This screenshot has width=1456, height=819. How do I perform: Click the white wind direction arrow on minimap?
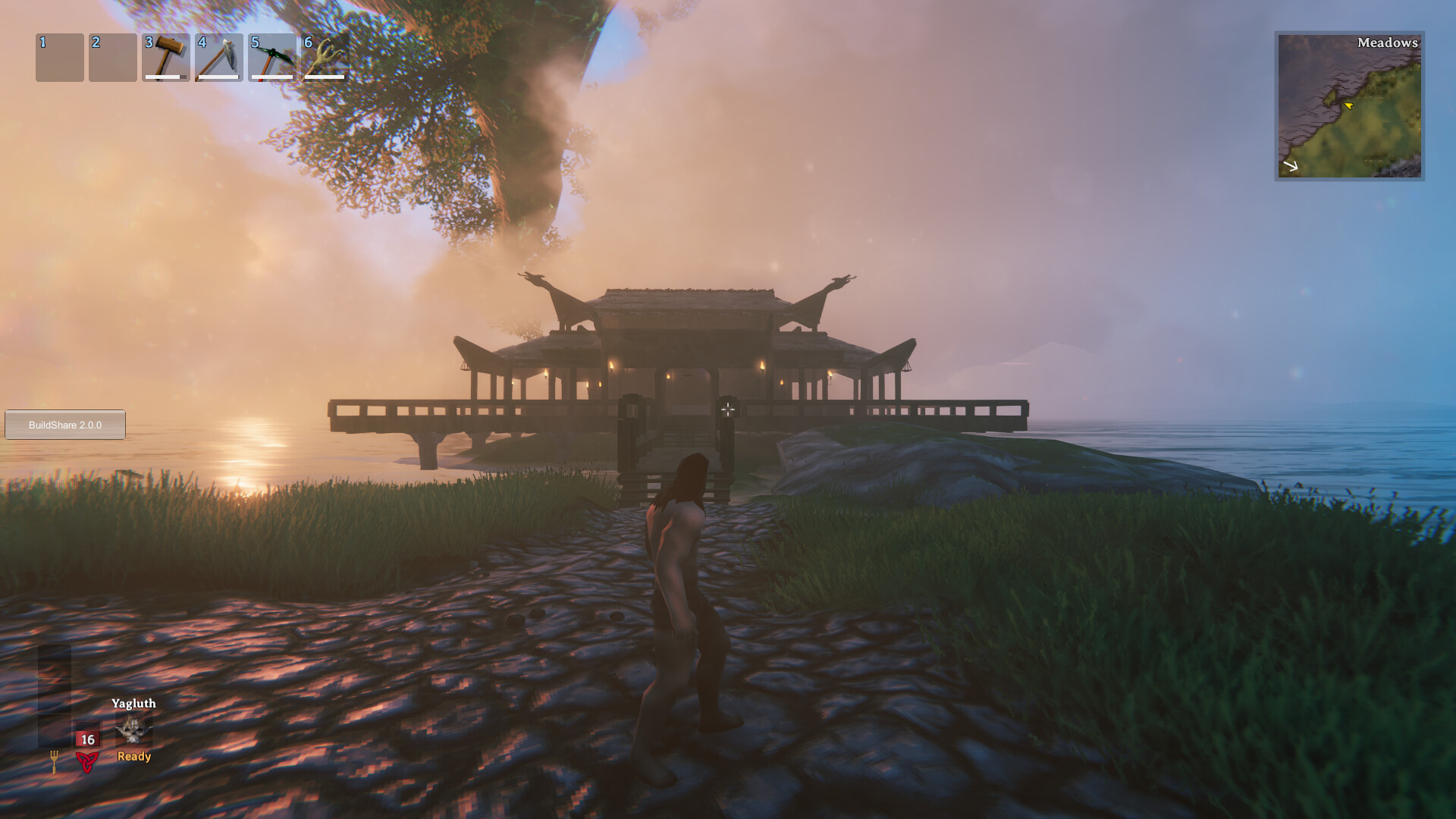pyautogui.click(x=1290, y=165)
